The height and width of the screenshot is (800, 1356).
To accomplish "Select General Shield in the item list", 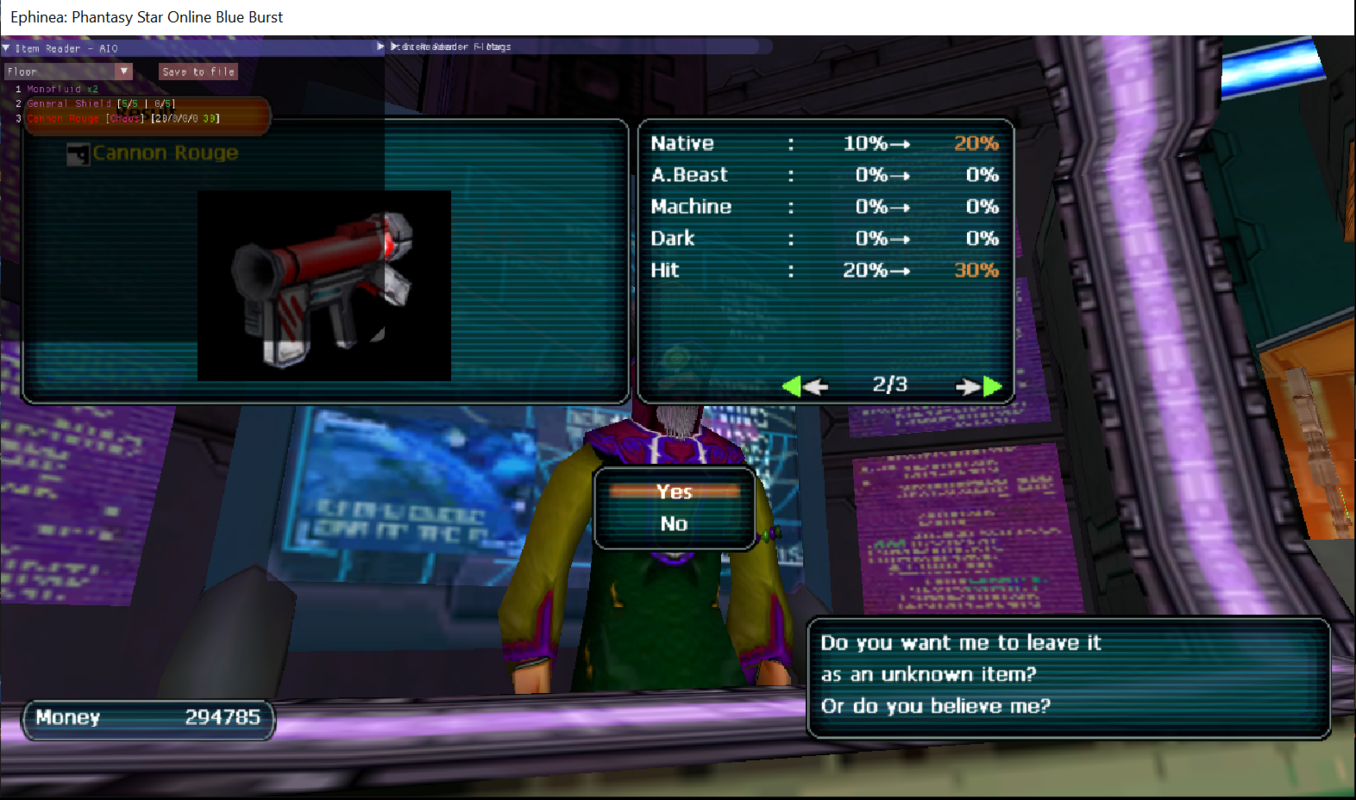I will click(x=70, y=104).
